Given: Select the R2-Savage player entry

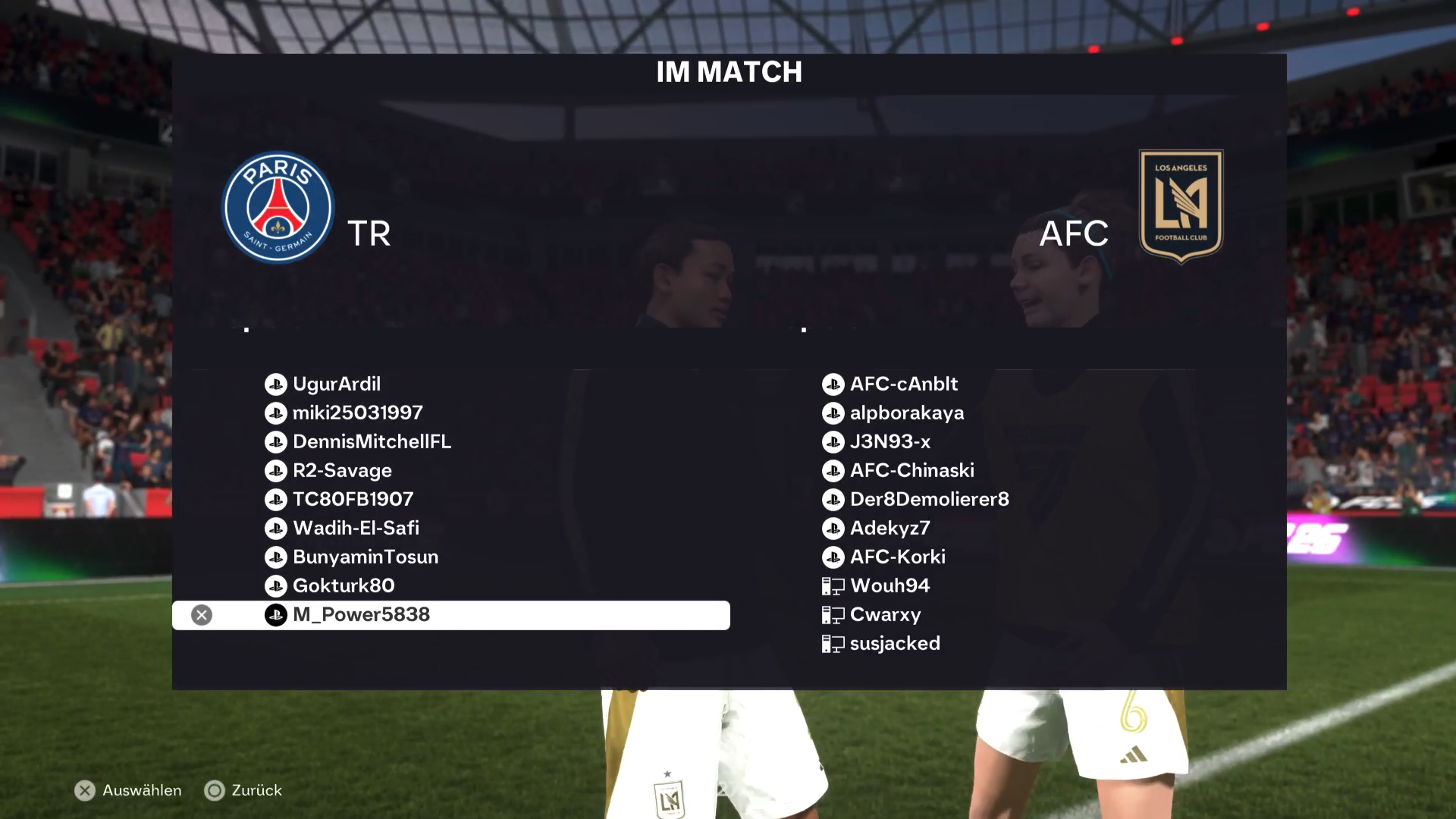Looking at the screenshot, I should coord(342,471).
